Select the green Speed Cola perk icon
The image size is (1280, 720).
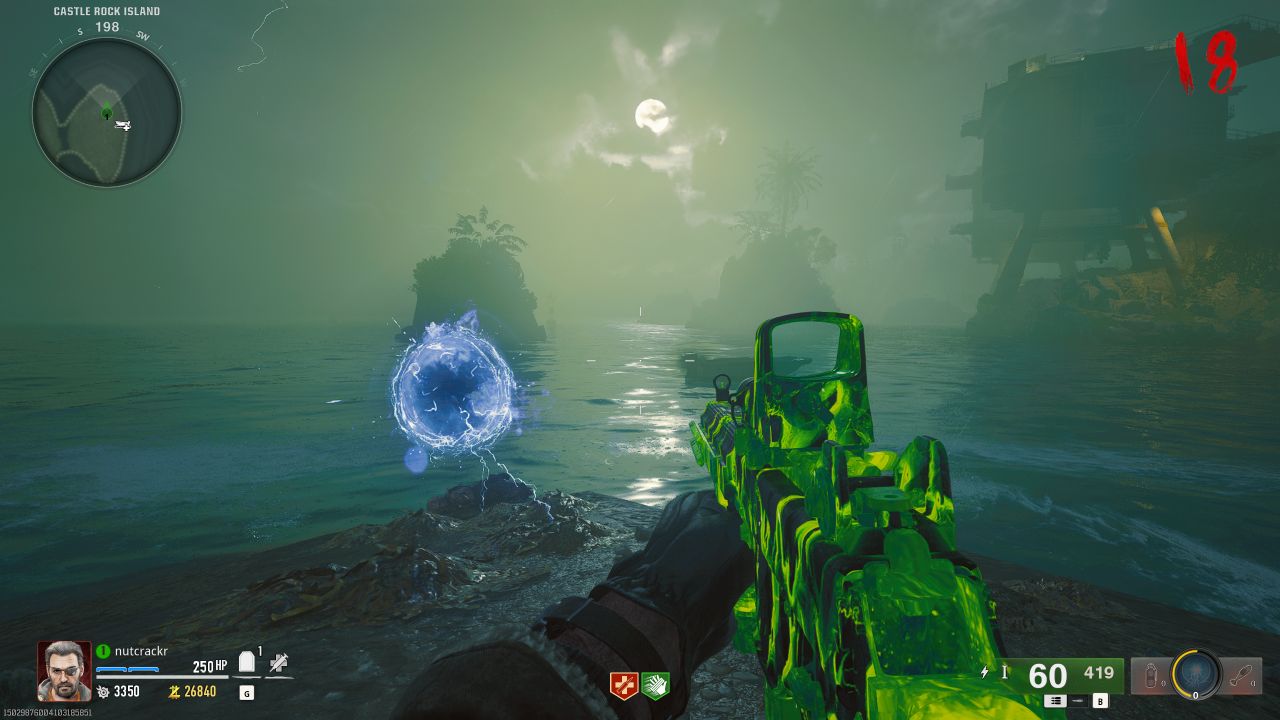tap(655, 686)
